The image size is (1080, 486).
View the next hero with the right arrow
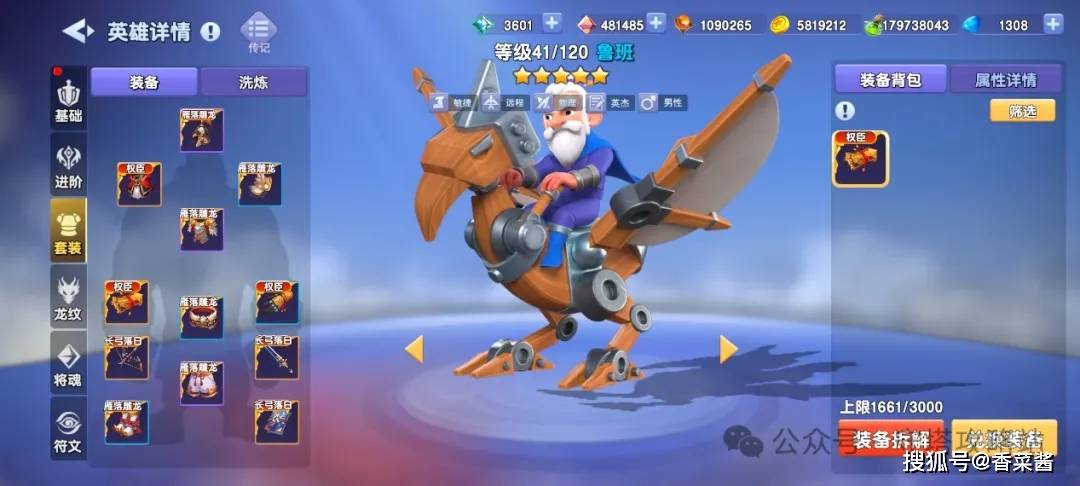[728, 348]
